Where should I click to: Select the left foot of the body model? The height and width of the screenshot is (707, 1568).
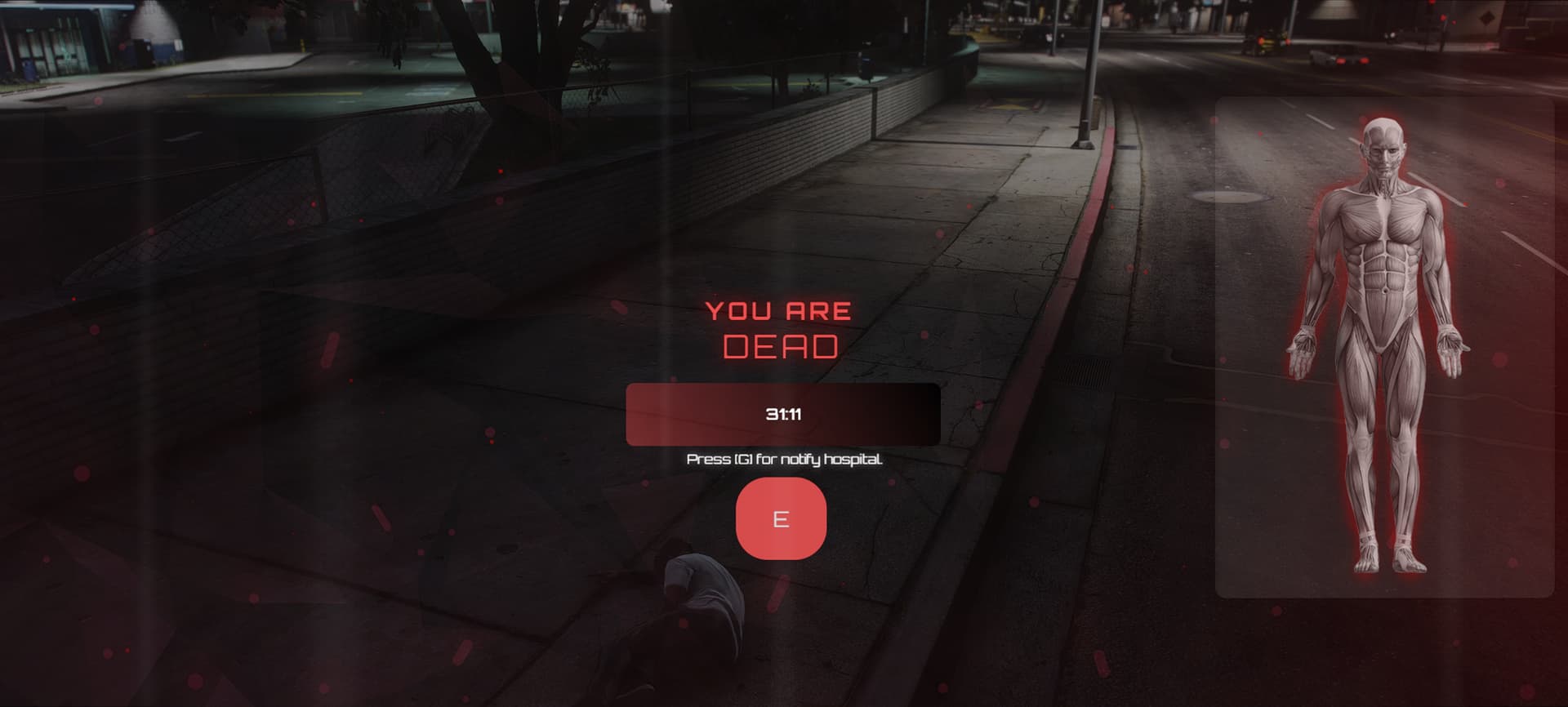[x=1365, y=562]
